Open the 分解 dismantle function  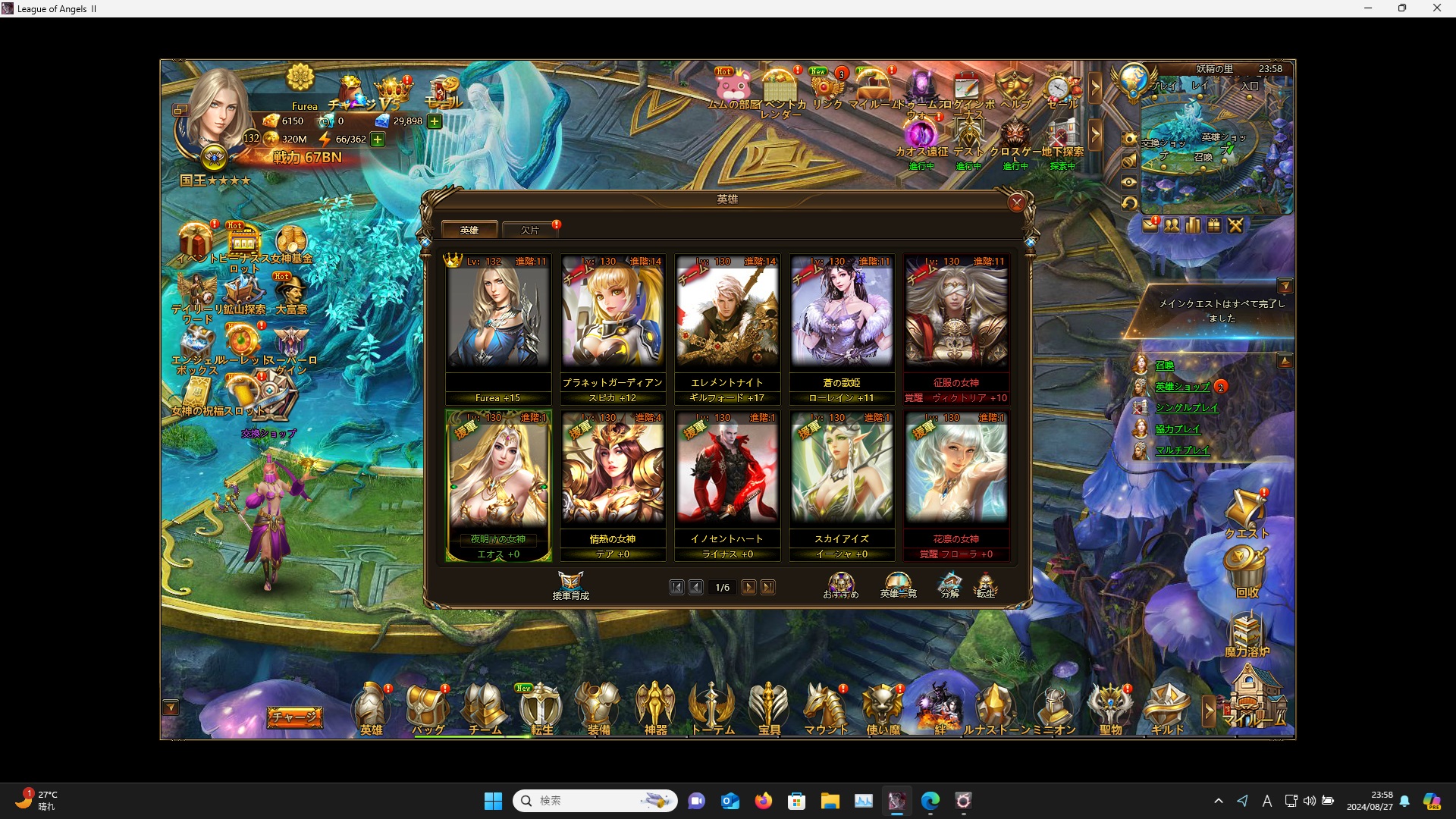click(x=949, y=585)
